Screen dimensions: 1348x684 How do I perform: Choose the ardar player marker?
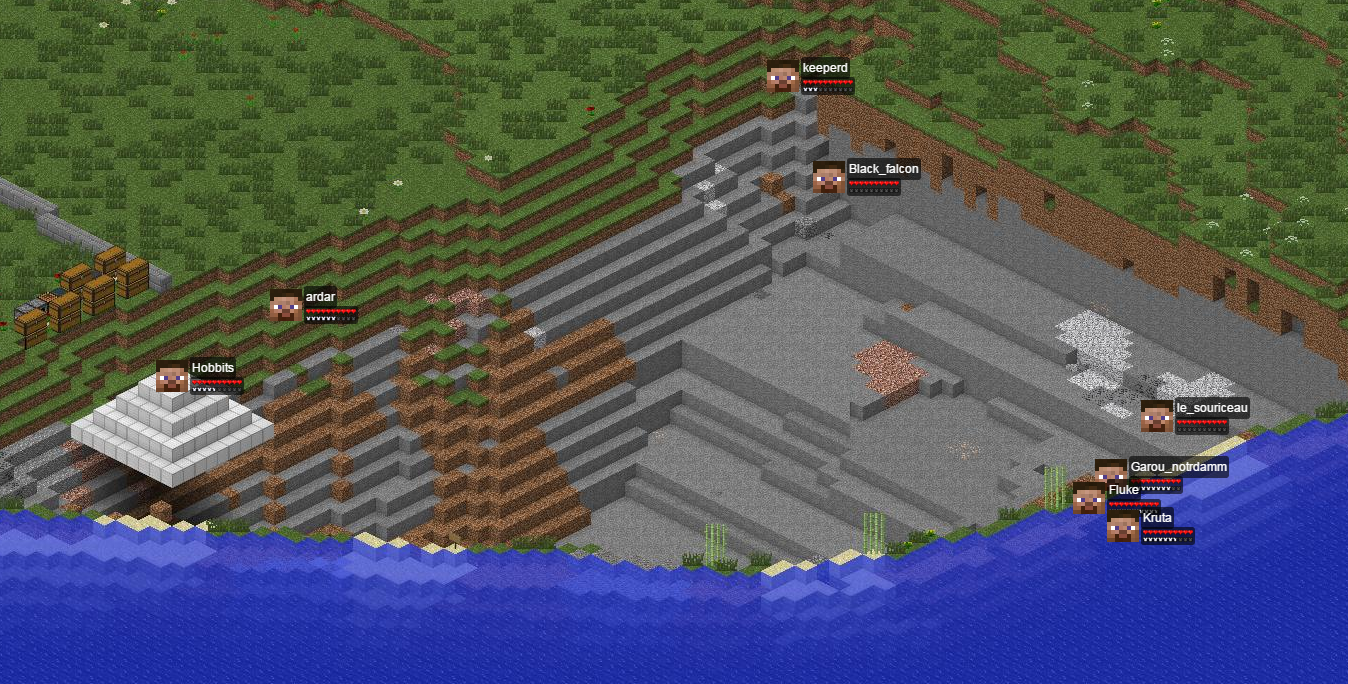[x=286, y=305]
